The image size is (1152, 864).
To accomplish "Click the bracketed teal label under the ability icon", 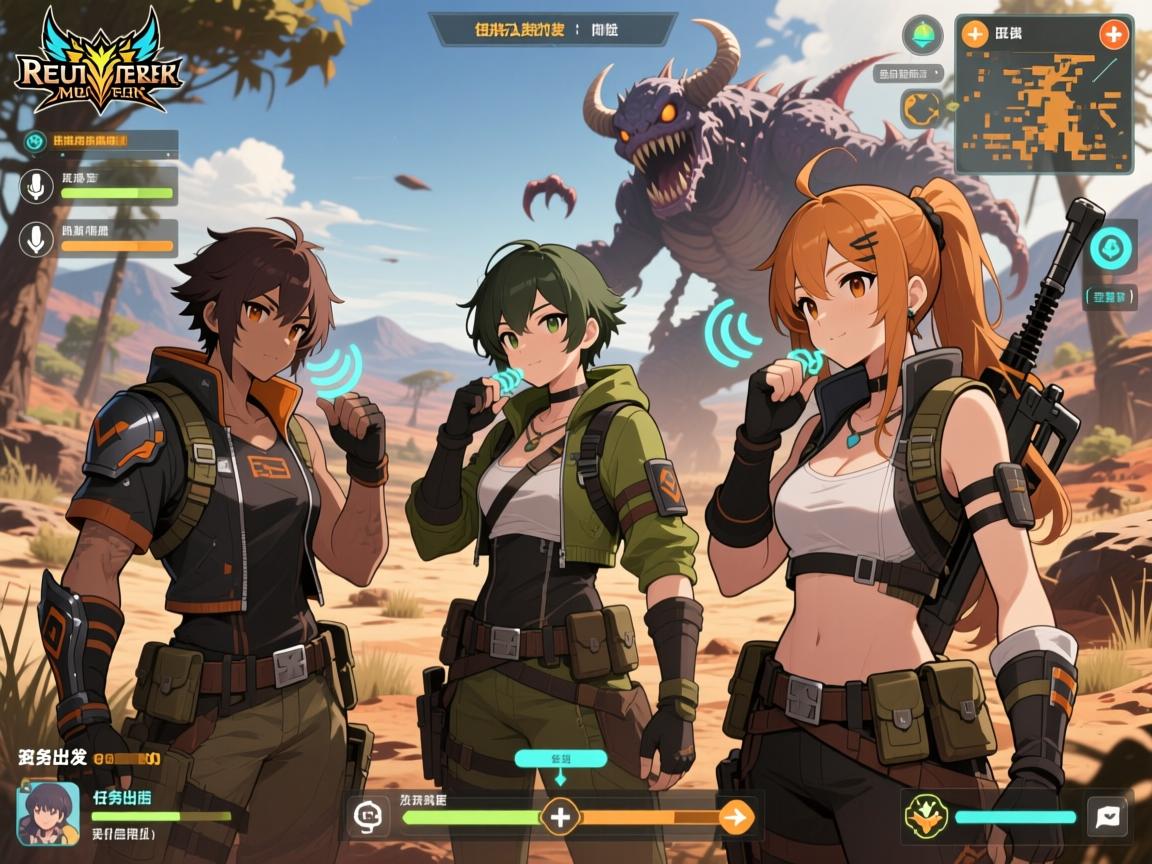I will [1109, 297].
